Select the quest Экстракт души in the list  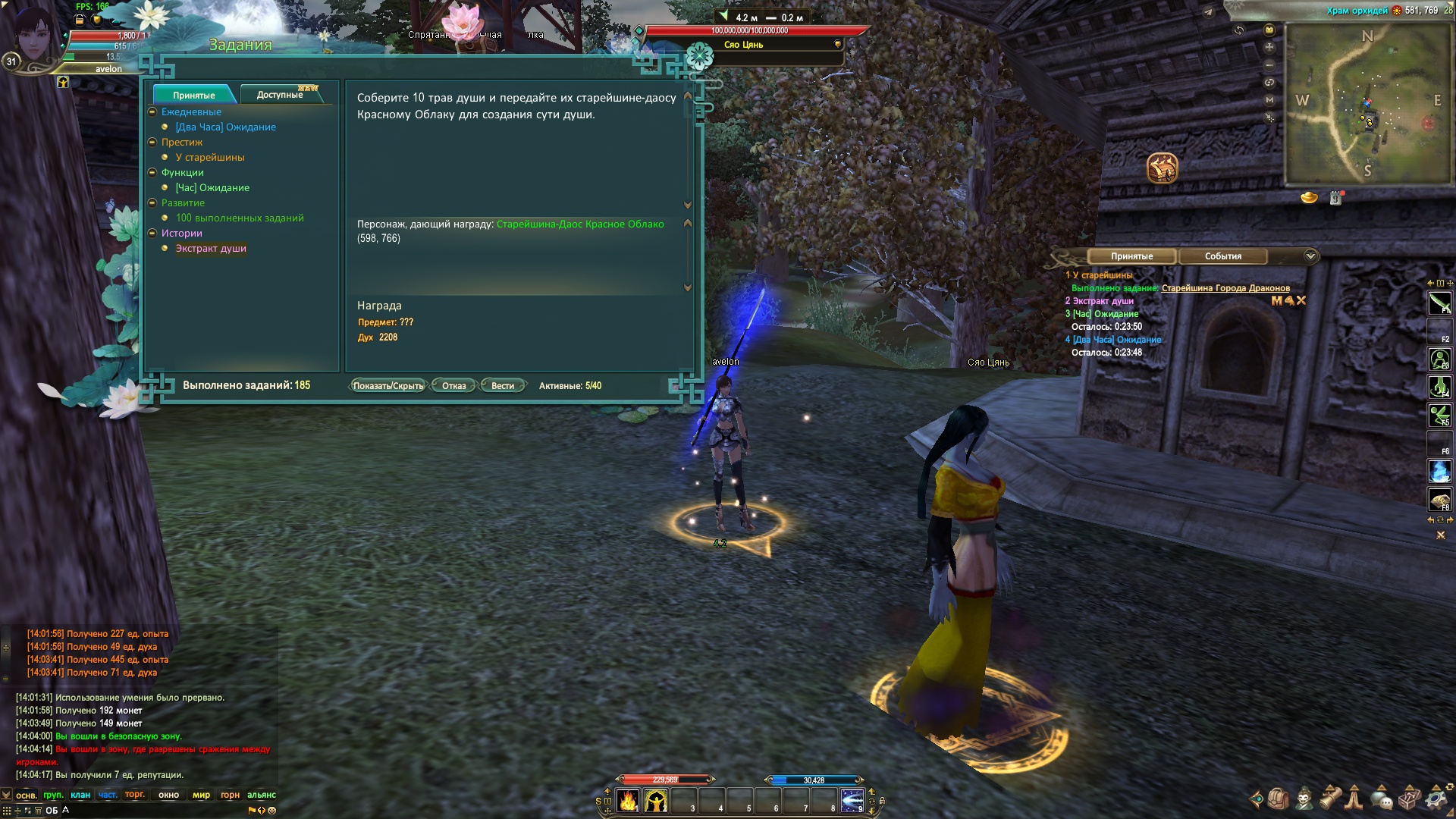coord(211,249)
